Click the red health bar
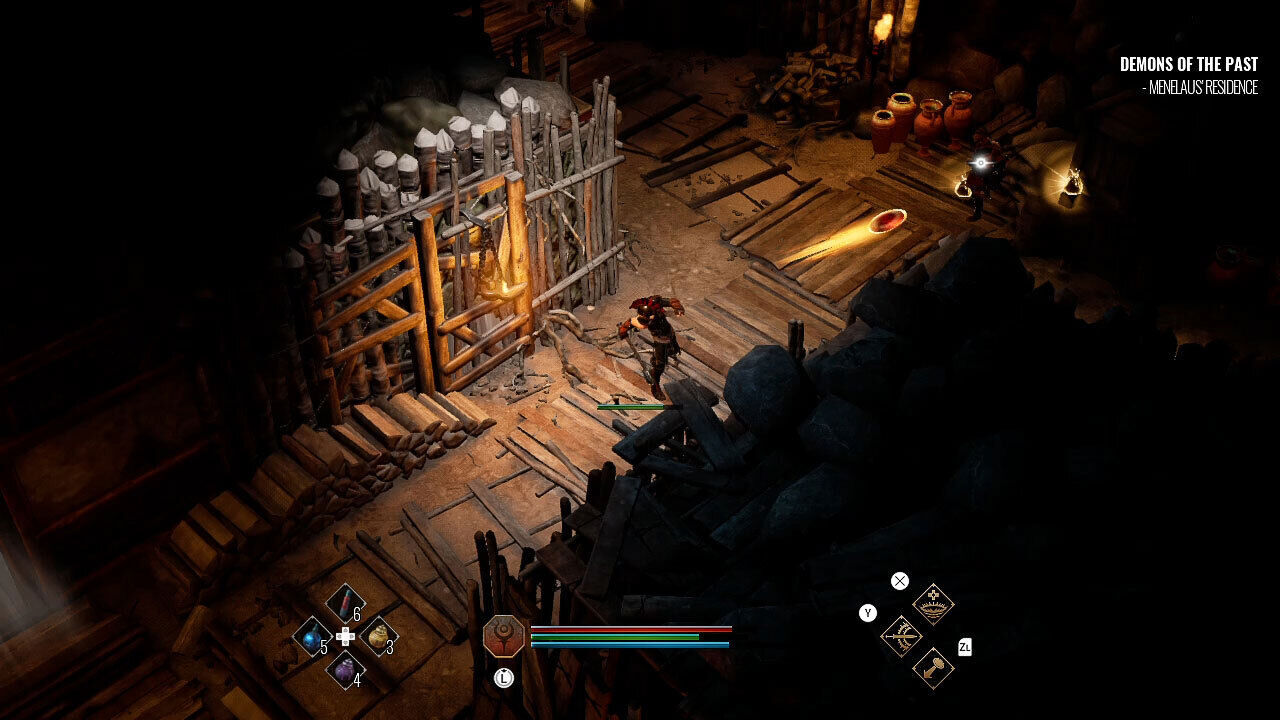This screenshot has height=720, width=1280. coord(630,630)
